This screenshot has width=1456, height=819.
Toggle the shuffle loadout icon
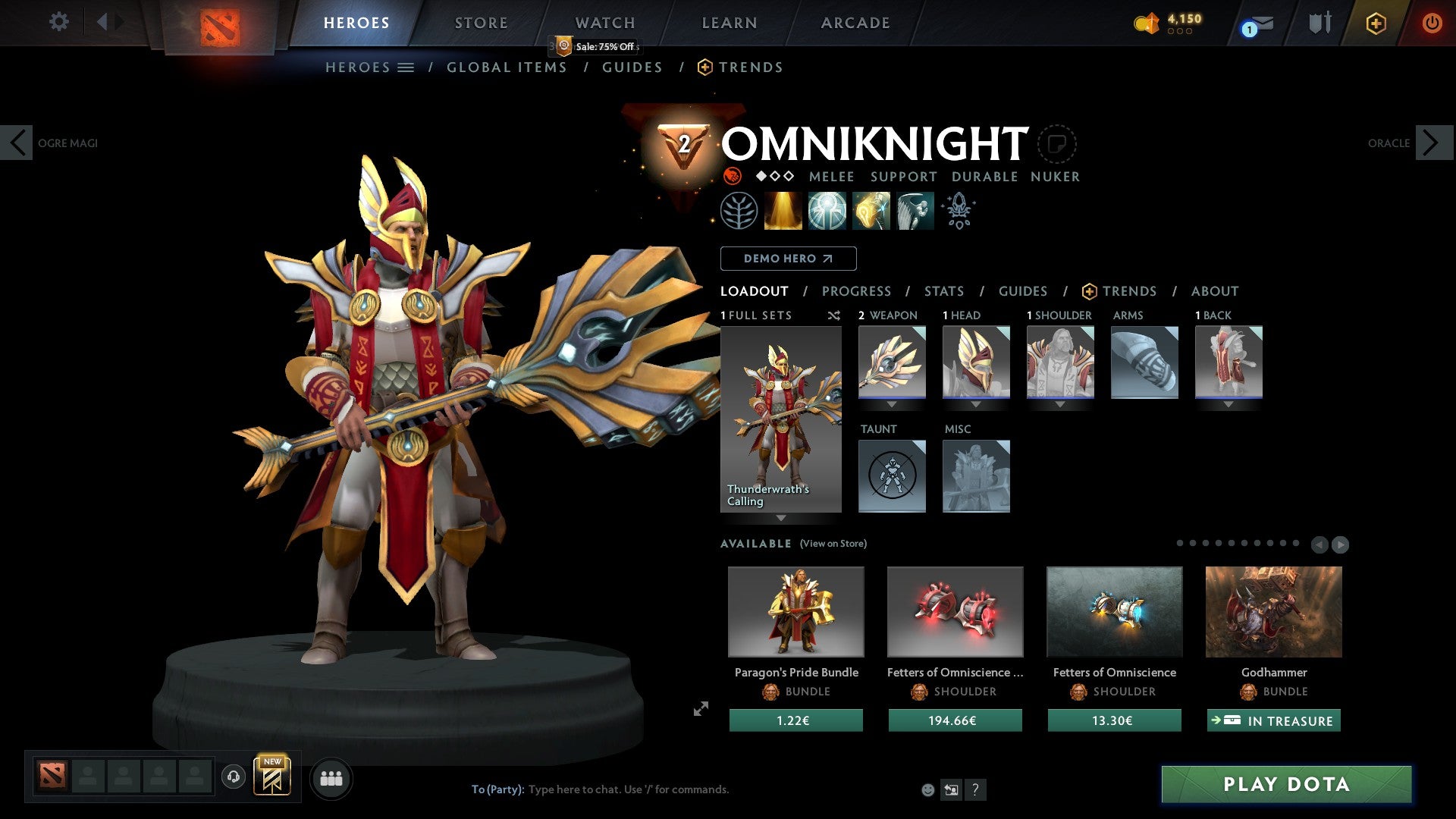[x=834, y=315]
